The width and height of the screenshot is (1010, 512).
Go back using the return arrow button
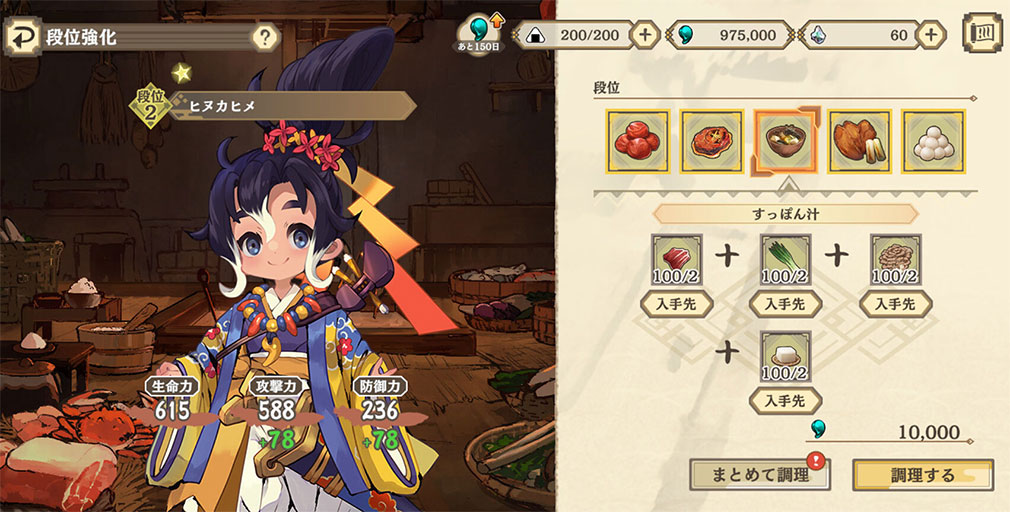[x=22, y=39]
